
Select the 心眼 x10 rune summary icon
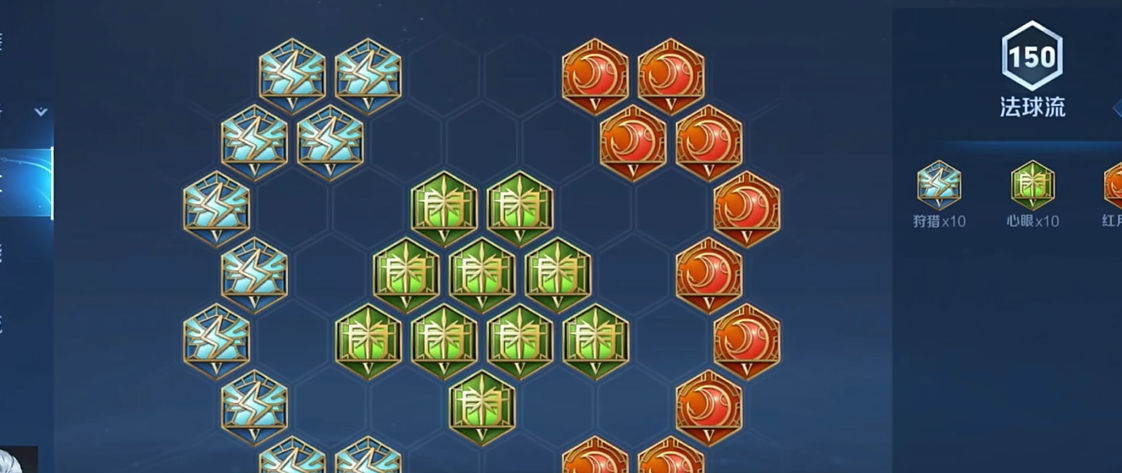(1032, 186)
